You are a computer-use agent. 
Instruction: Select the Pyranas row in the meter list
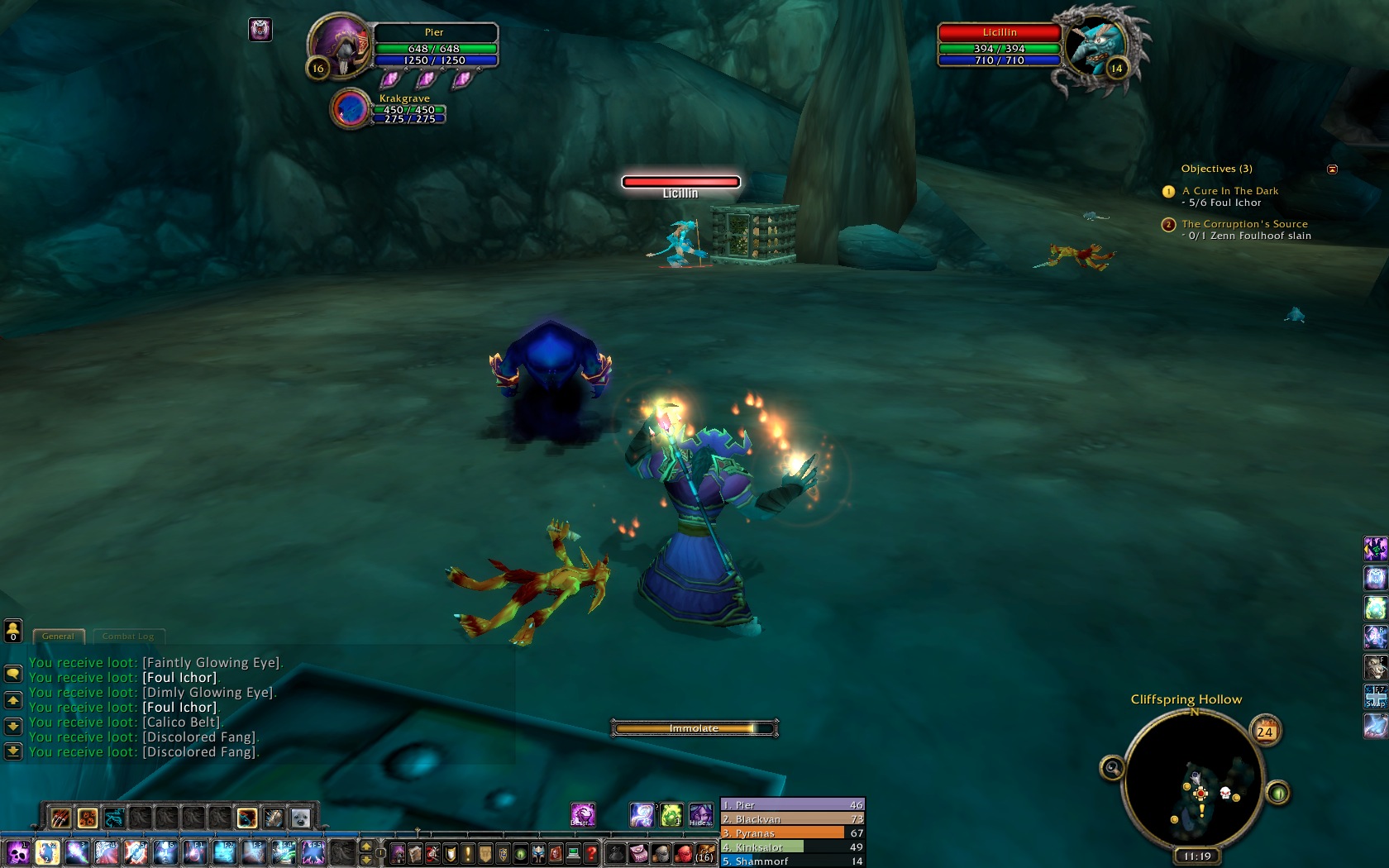[792, 833]
